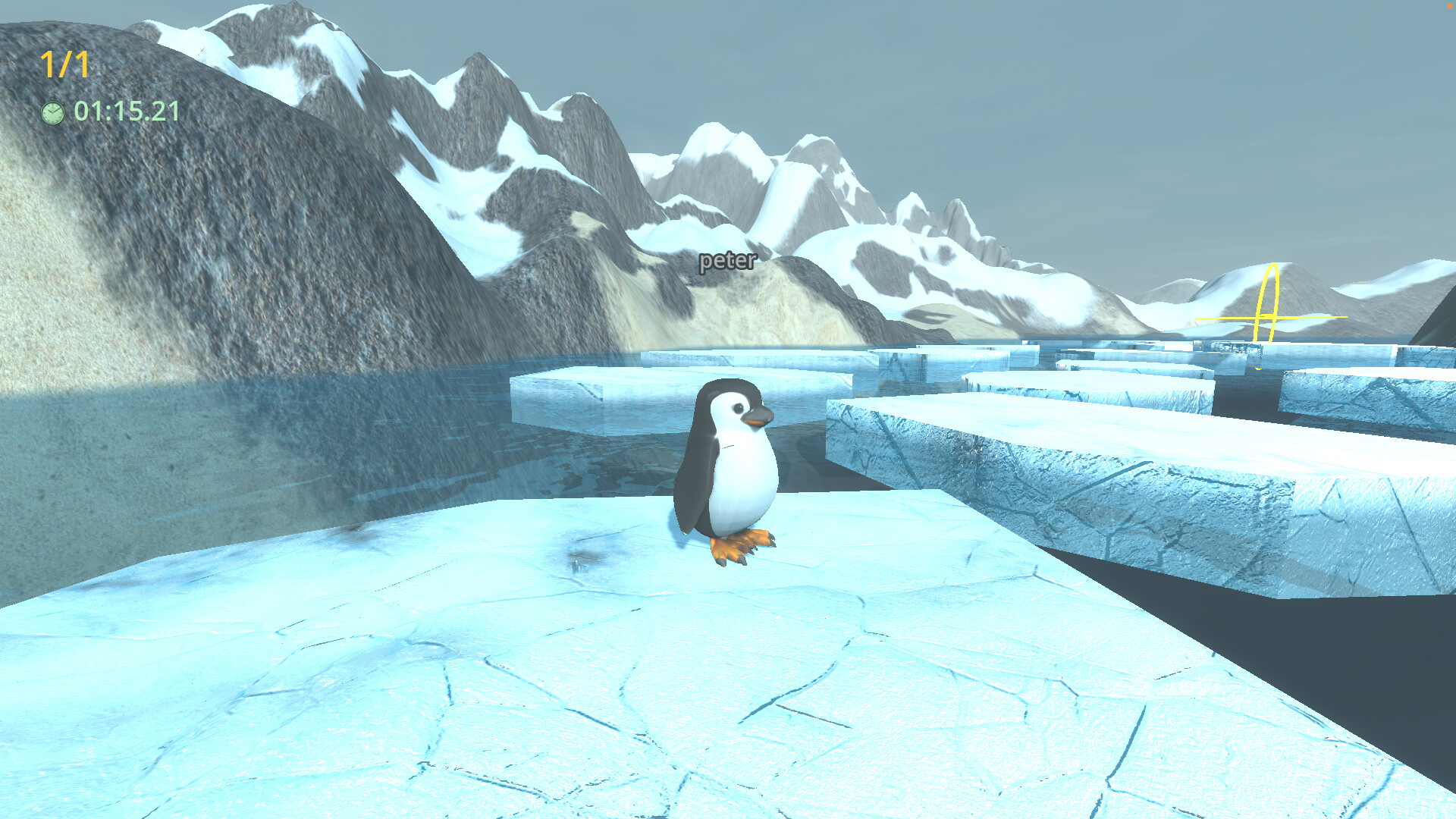
Task: Click the small orange dot top-right corner
Action: click(x=1451, y=5)
